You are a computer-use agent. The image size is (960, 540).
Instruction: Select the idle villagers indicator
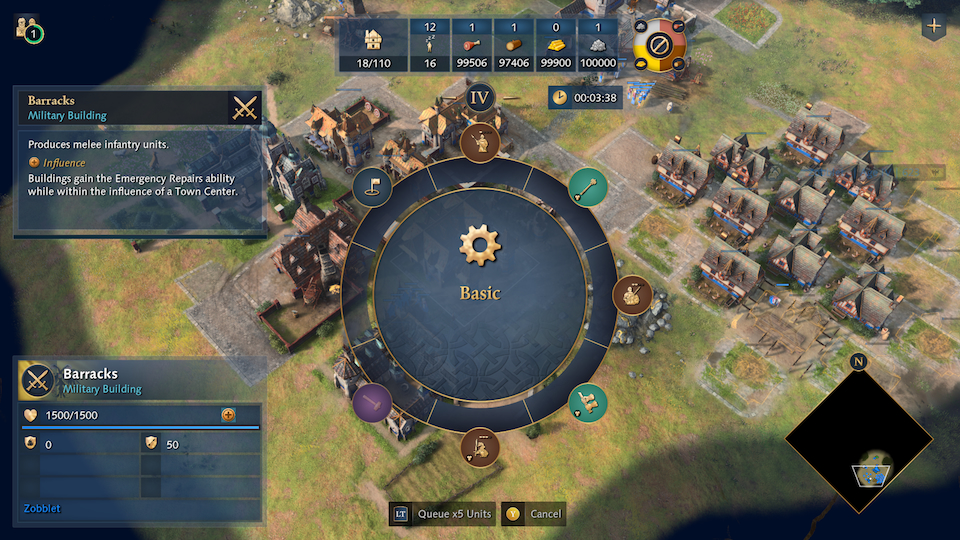pos(429,45)
